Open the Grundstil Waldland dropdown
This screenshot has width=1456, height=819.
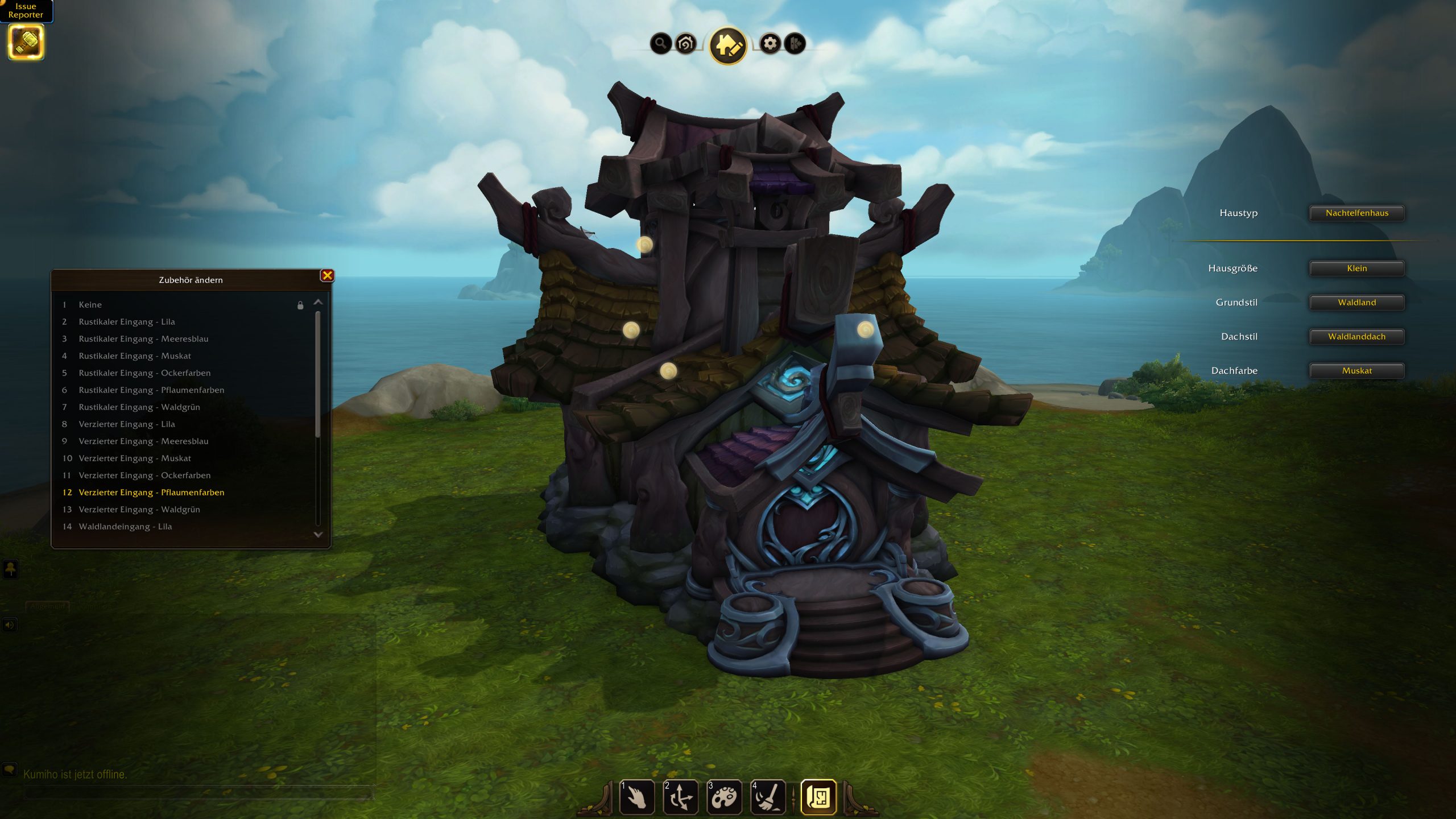(1356, 303)
